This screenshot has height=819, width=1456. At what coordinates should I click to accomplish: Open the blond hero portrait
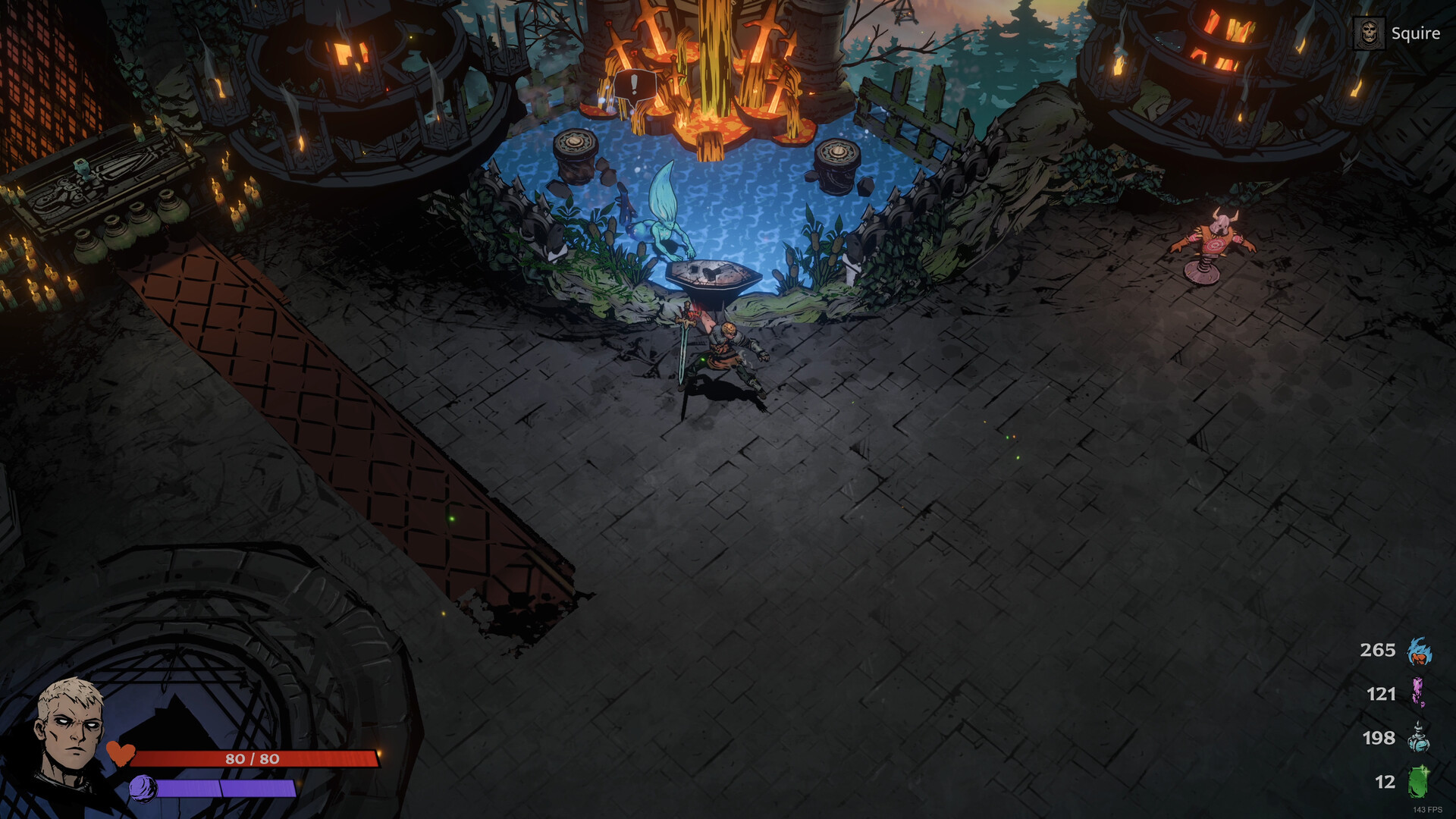[x=70, y=730]
